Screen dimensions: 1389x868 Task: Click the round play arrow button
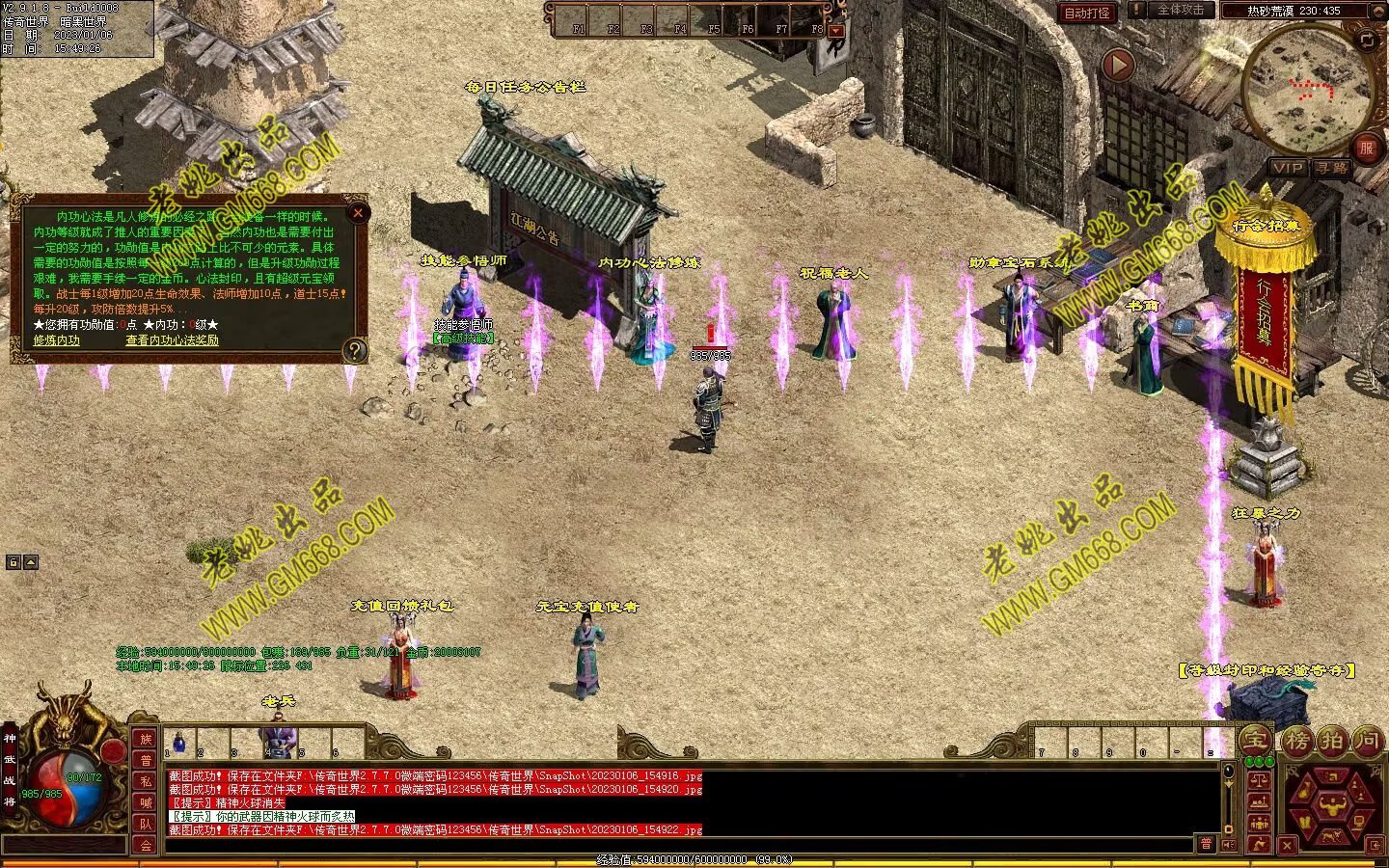pos(1118,66)
